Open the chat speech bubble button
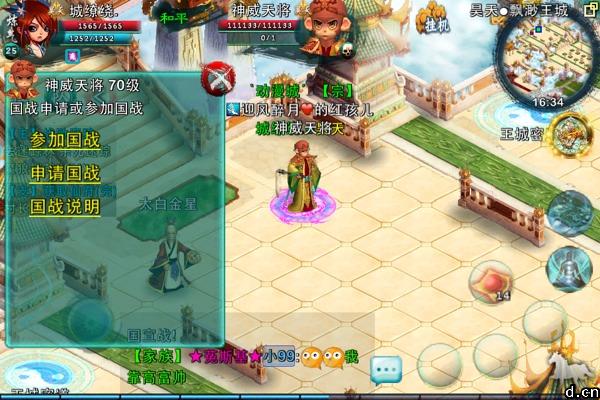This screenshot has height=400, width=600. tap(386, 370)
